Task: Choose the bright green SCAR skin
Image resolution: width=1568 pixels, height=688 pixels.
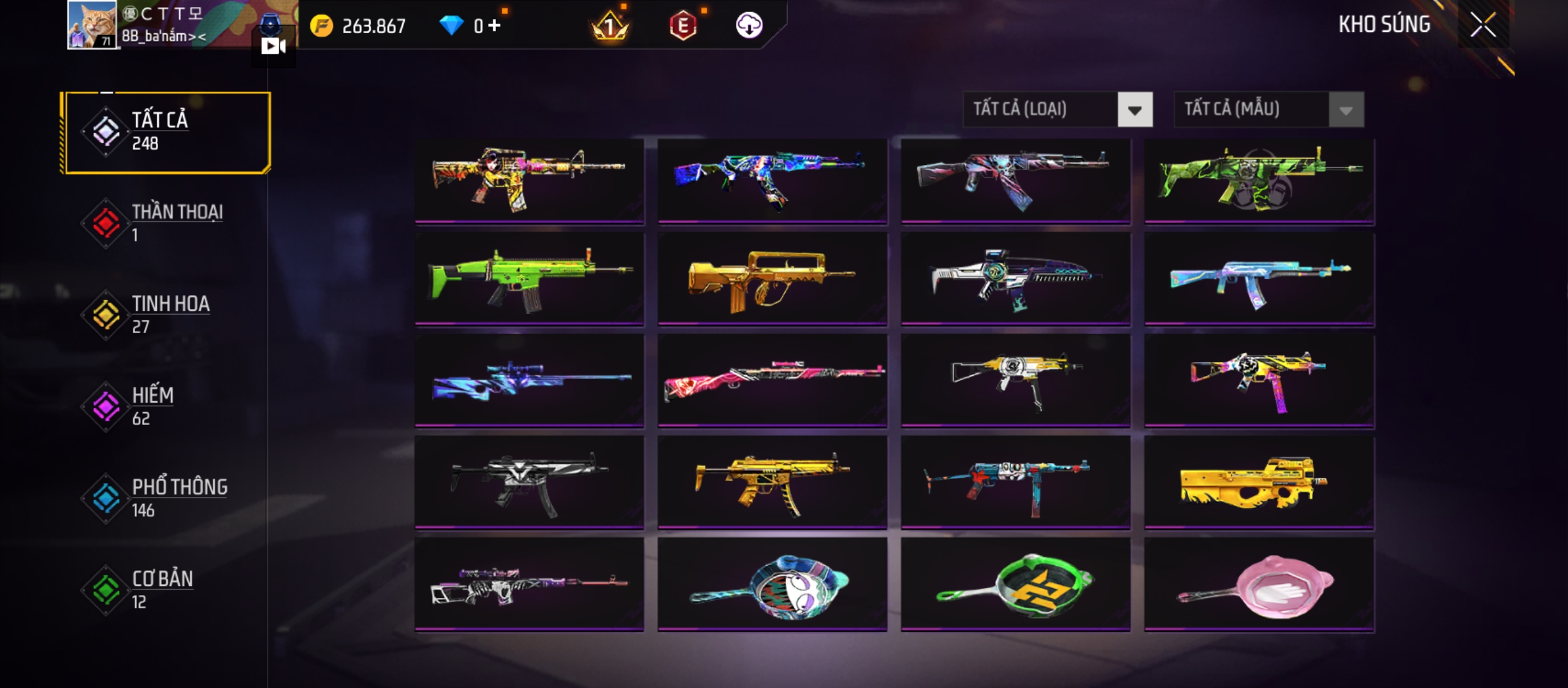Action: [x=529, y=279]
